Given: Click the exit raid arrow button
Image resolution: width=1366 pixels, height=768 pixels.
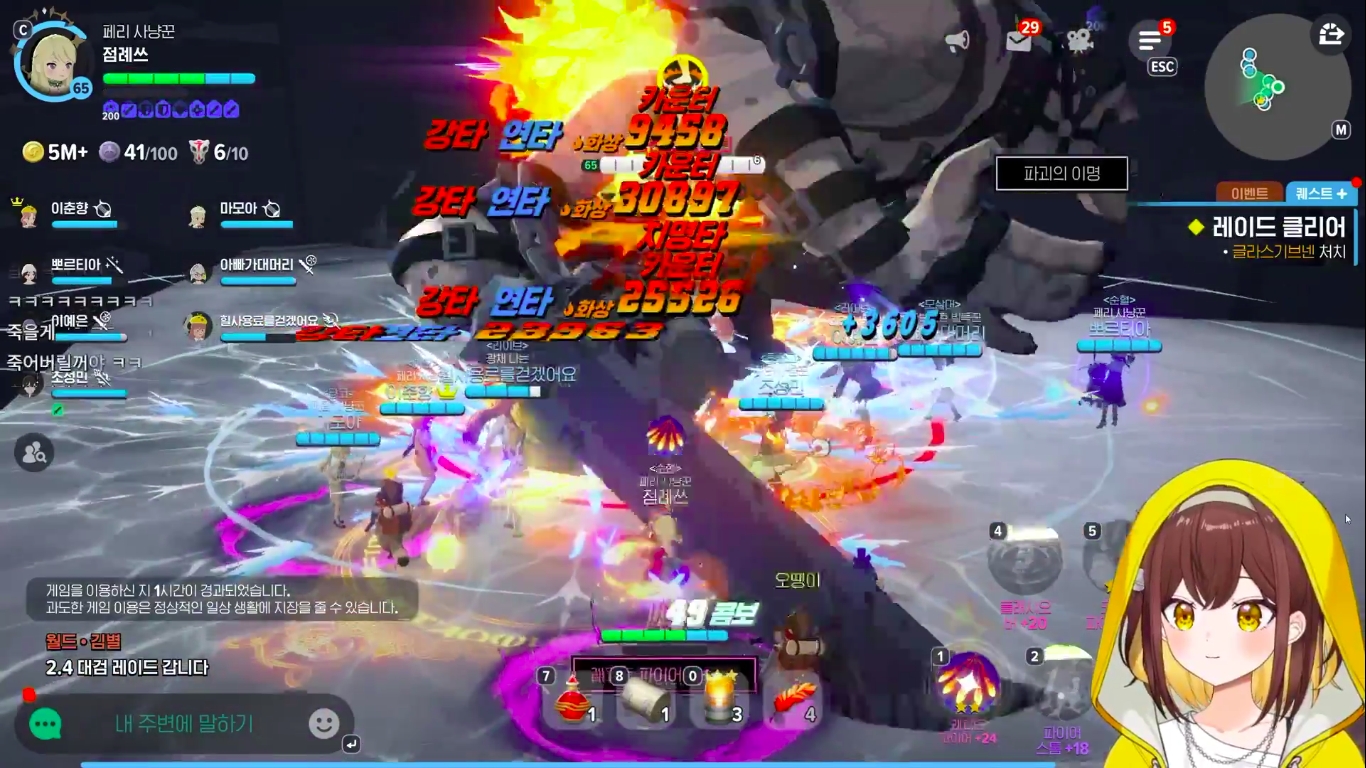Looking at the screenshot, I should 1331,34.
